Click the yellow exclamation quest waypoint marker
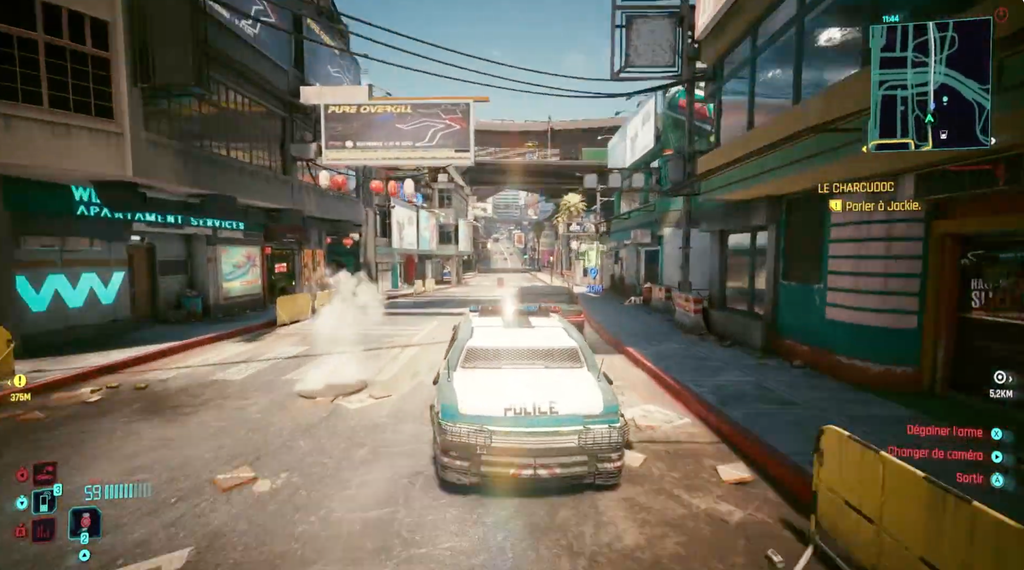Screen dimensions: 1024x570 click(x=19, y=381)
